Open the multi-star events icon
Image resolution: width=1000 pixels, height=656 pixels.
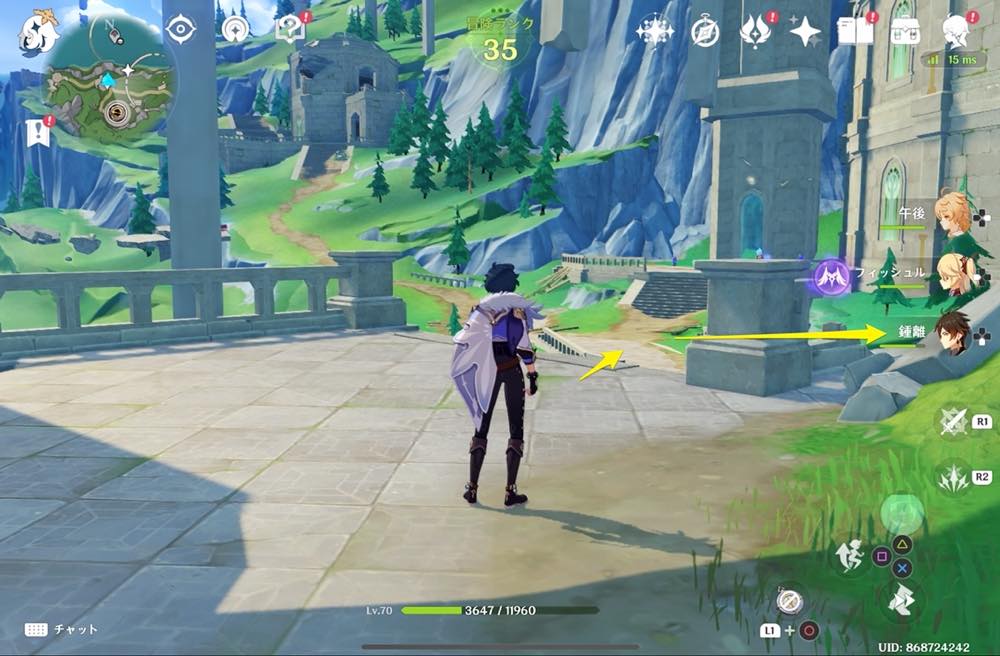tap(655, 32)
